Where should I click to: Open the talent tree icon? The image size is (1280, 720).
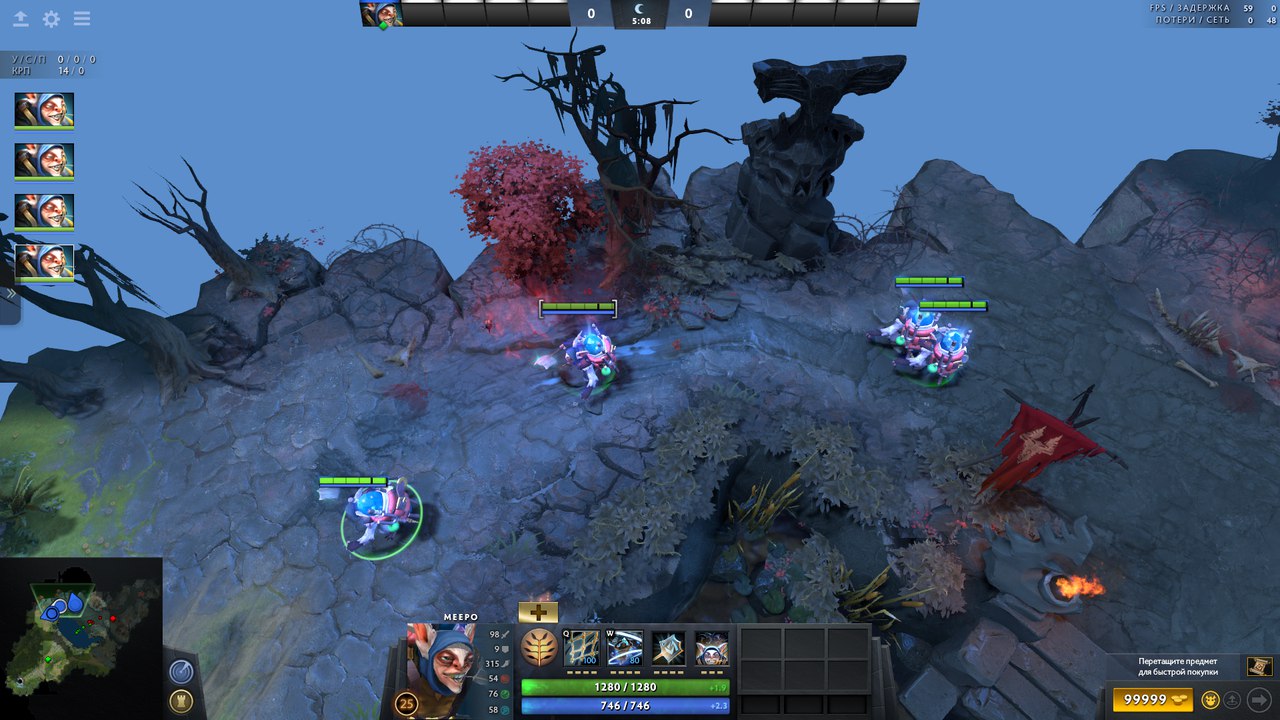point(539,648)
